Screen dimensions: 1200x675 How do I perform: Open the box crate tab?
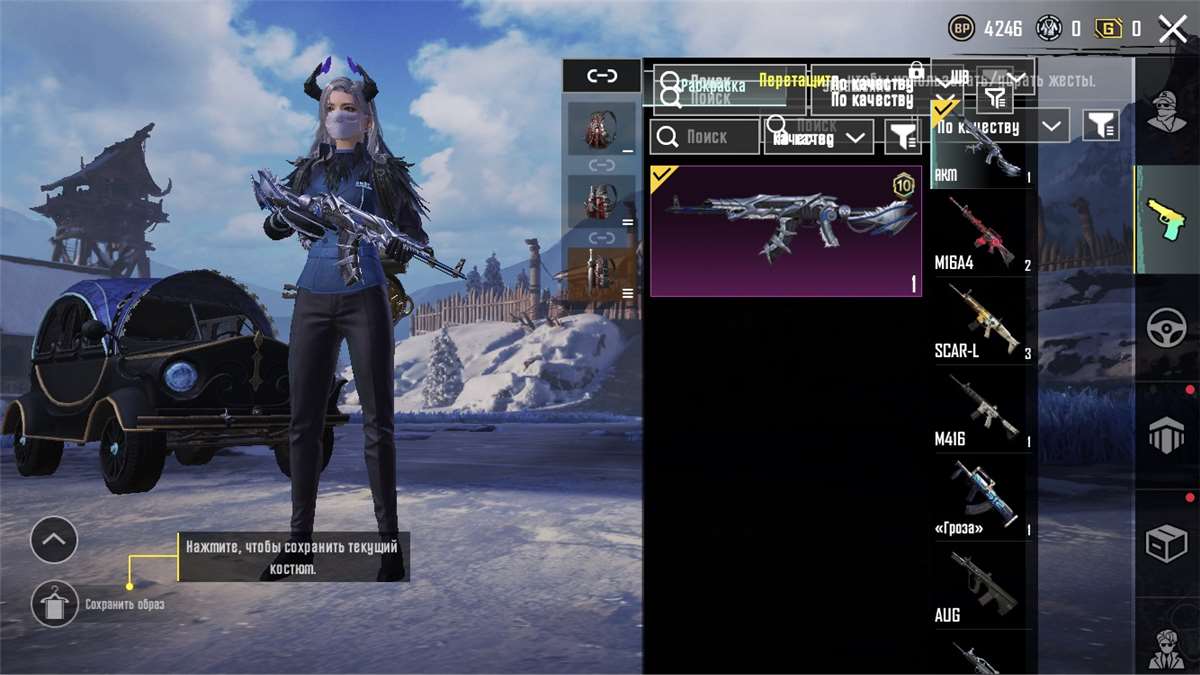[x=1167, y=543]
